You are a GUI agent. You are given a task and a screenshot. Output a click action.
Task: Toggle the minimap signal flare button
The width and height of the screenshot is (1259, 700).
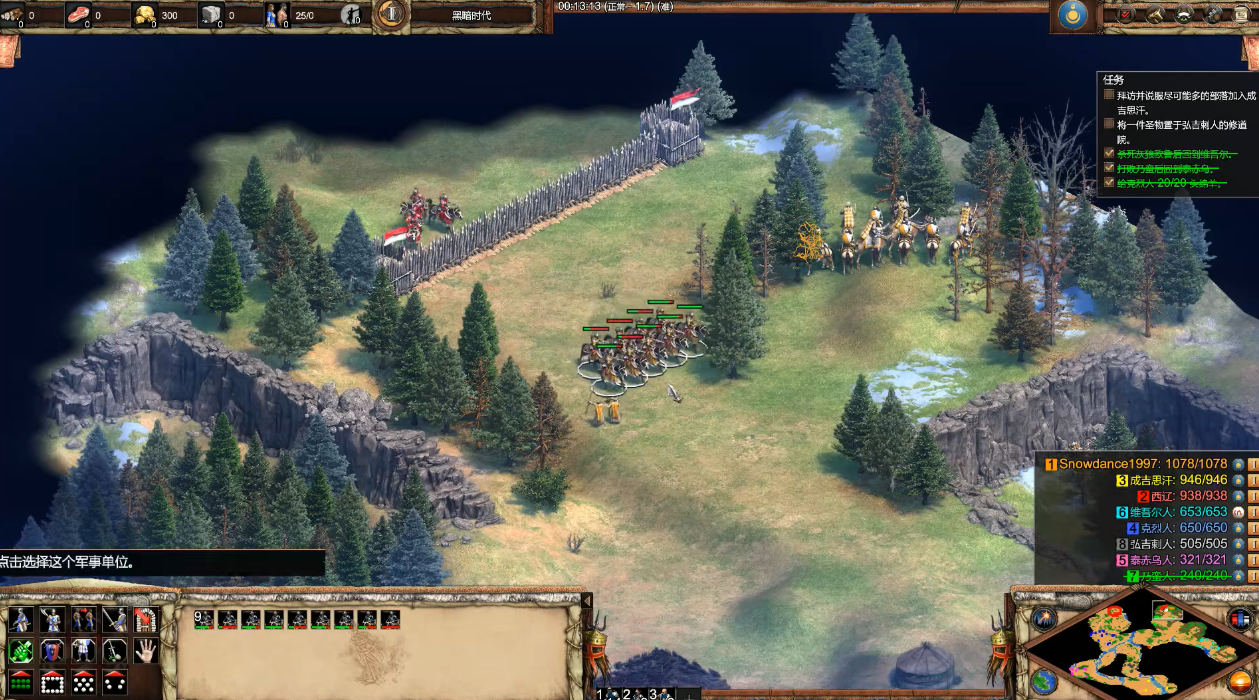point(1044,618)
